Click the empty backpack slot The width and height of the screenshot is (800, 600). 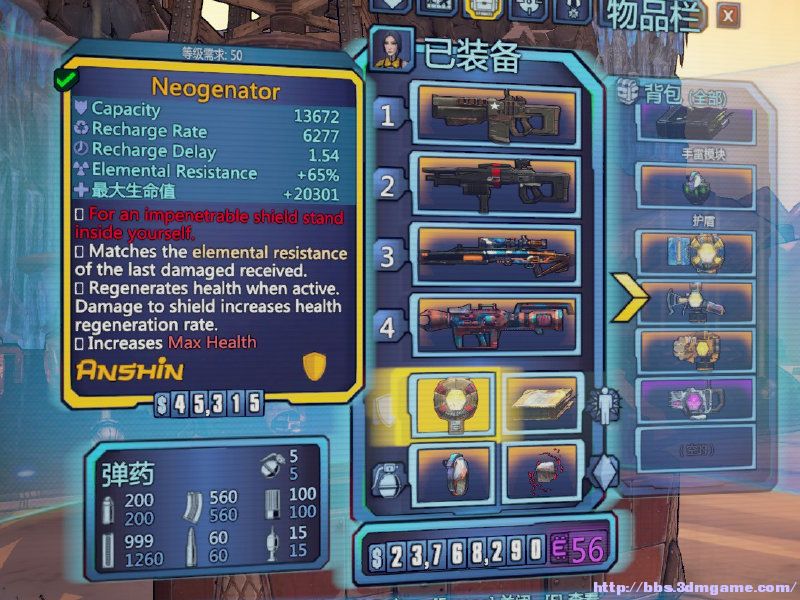coord(696,445)
